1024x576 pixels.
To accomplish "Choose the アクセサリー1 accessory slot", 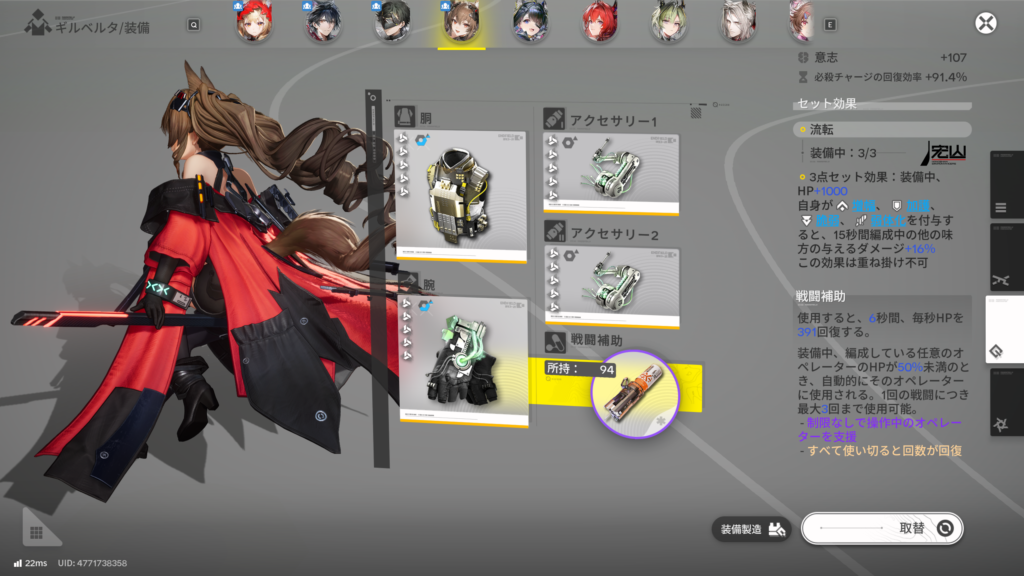I will pos(610,174).
